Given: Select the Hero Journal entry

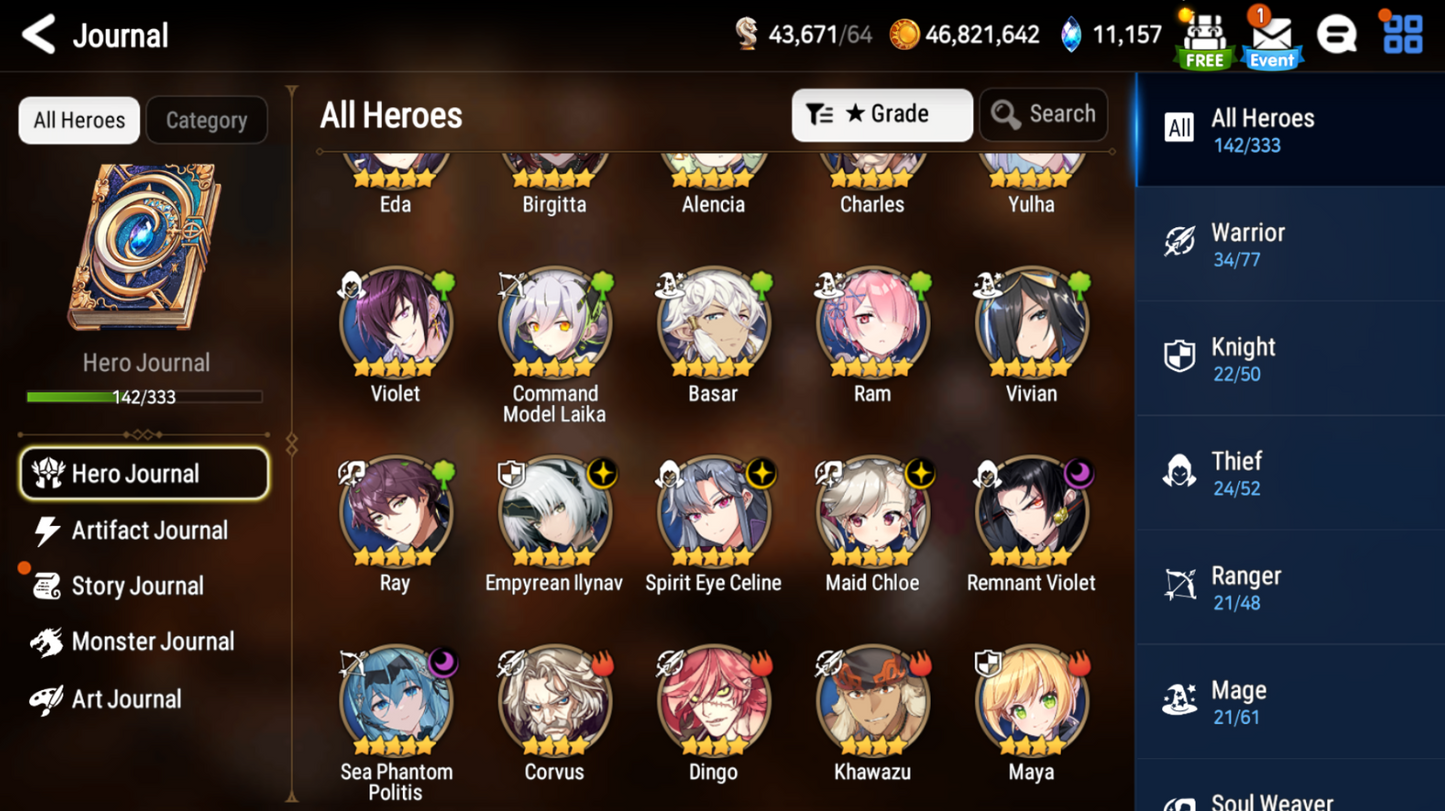Looking at the screenshot, I should (144, 474).
